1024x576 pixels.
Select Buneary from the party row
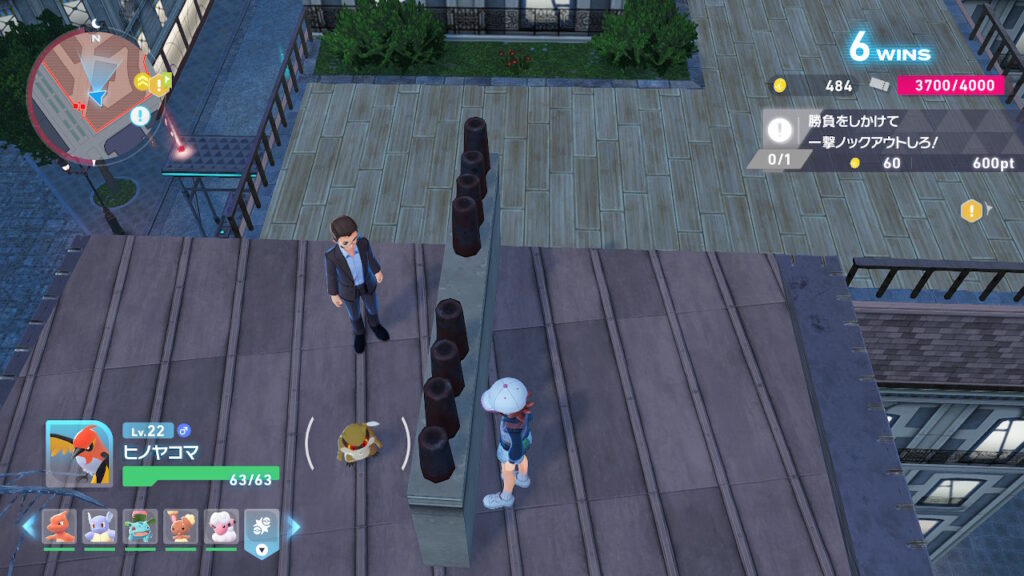[x=181, y=526]
